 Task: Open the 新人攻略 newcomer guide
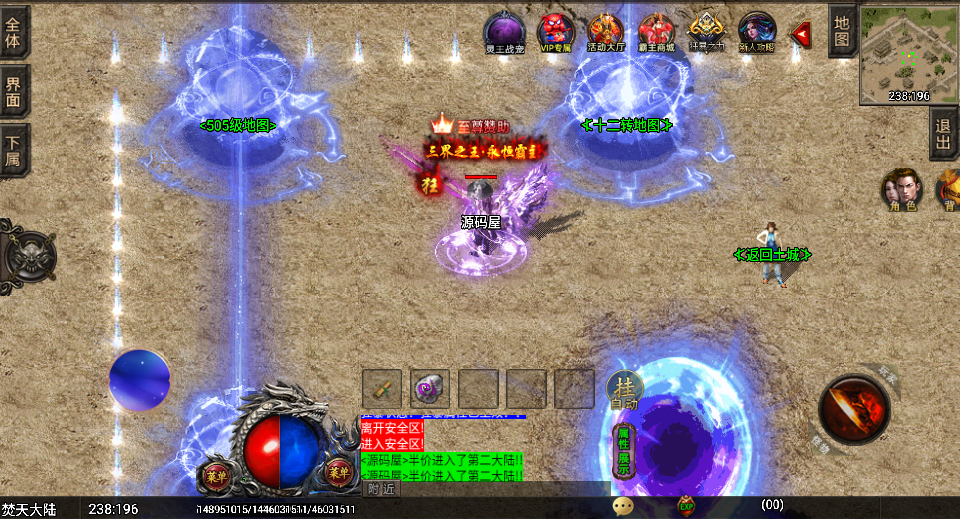pyautogui.click(x=757, y=32)
